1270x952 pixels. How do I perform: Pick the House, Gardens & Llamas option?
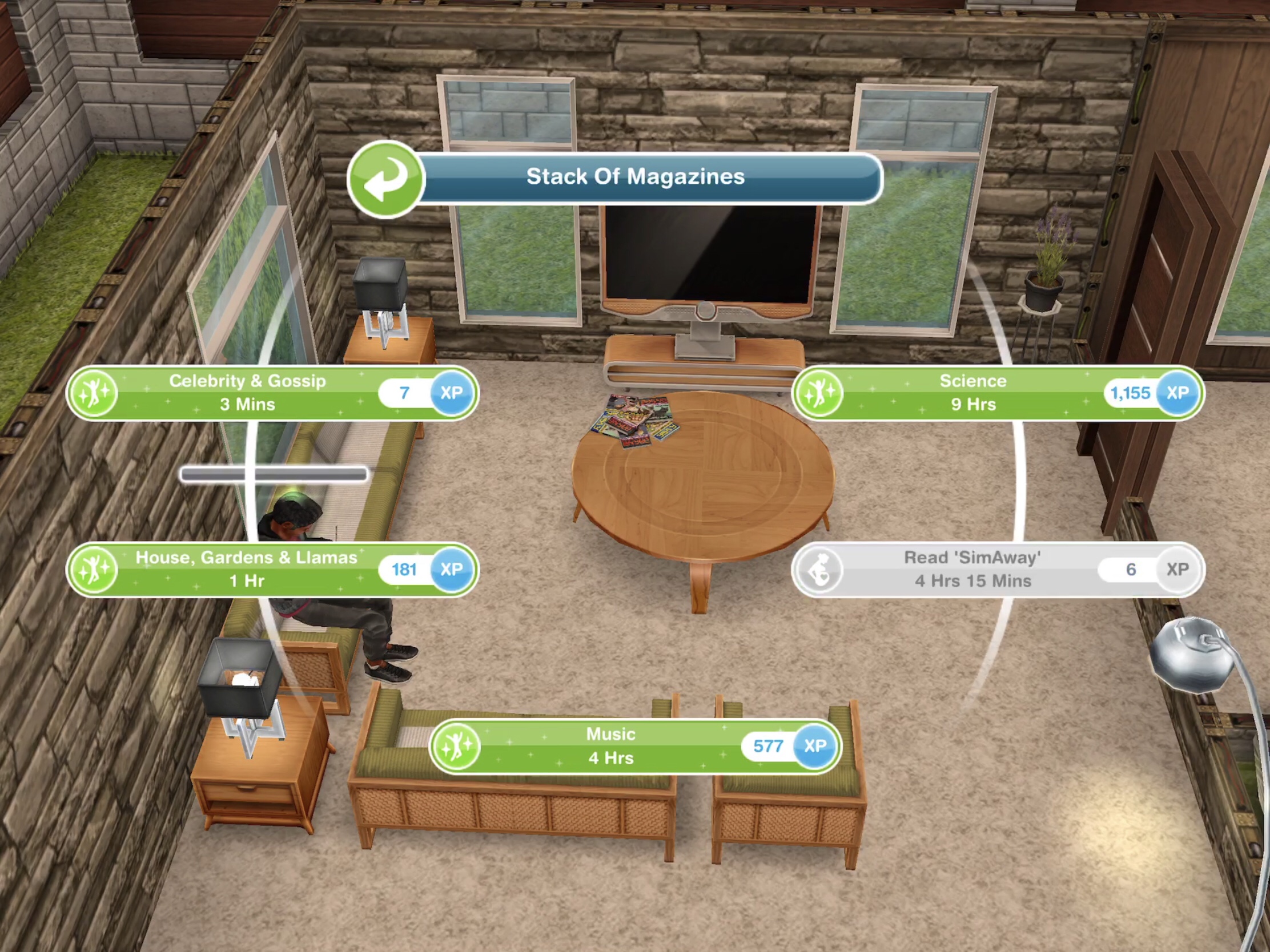pyautogui.click(x=247, y=569)
